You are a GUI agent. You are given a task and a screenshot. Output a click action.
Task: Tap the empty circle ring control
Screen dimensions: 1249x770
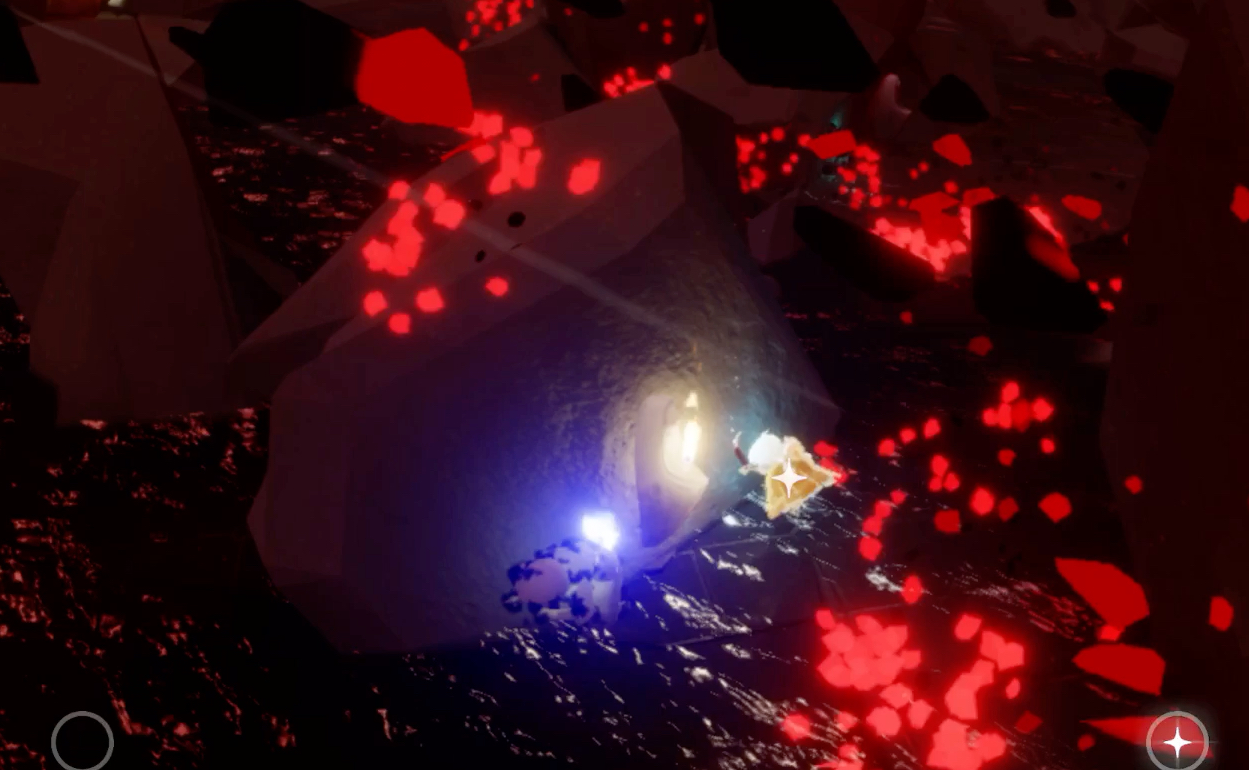82,742
